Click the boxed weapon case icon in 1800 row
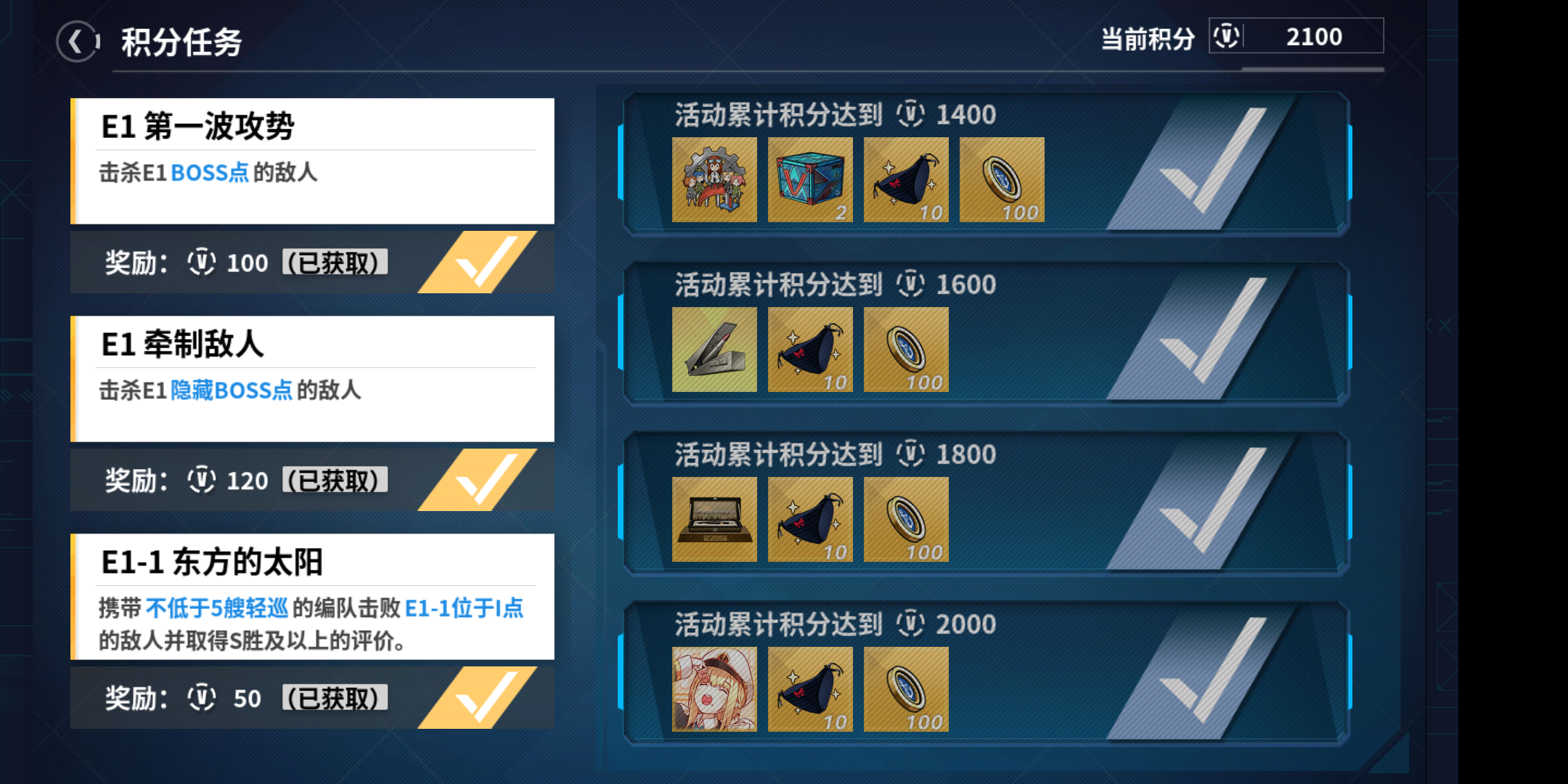 pos(714,519)
